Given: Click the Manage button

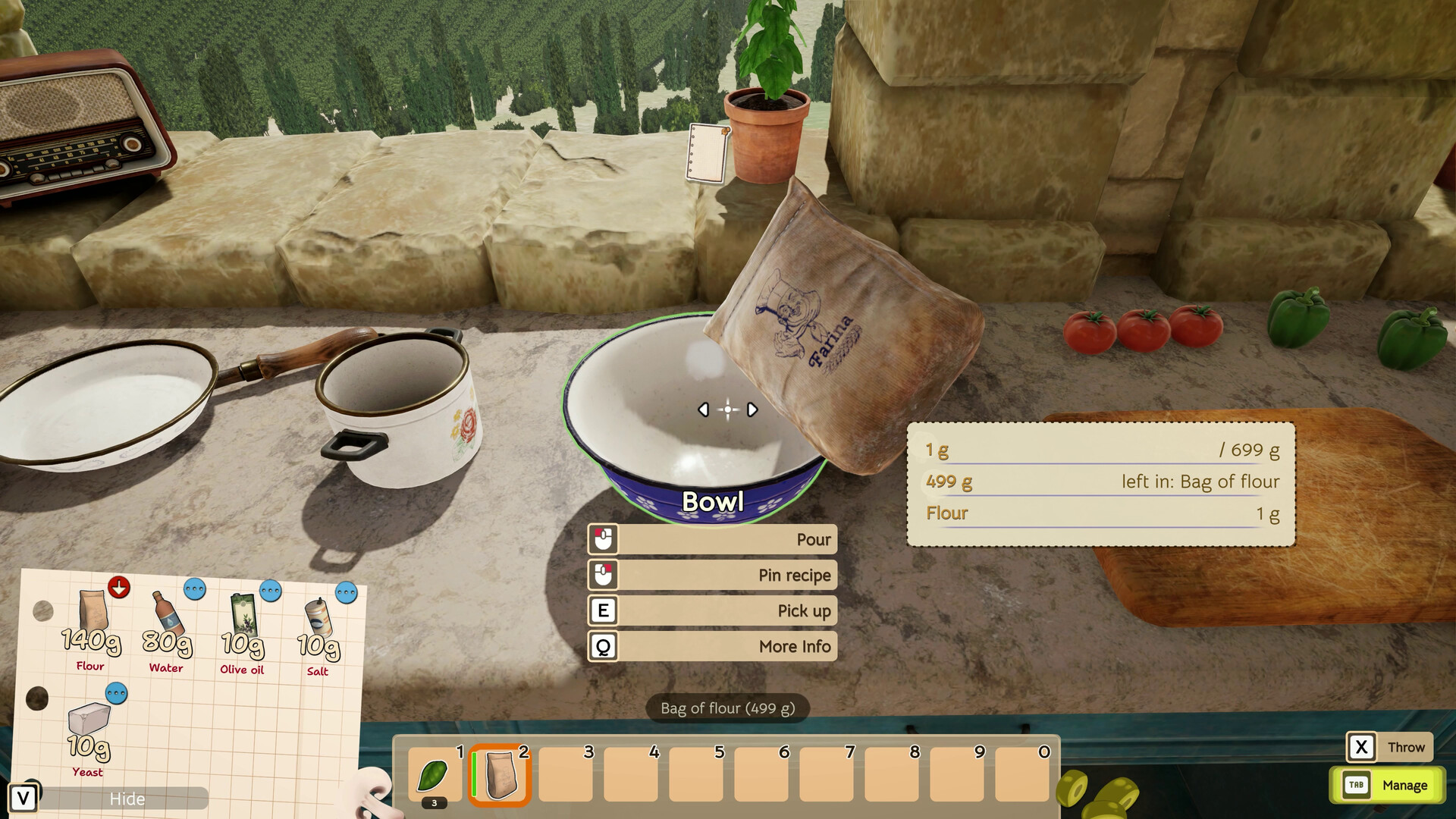Looking at the screenshot, I should coord(1388,785).
